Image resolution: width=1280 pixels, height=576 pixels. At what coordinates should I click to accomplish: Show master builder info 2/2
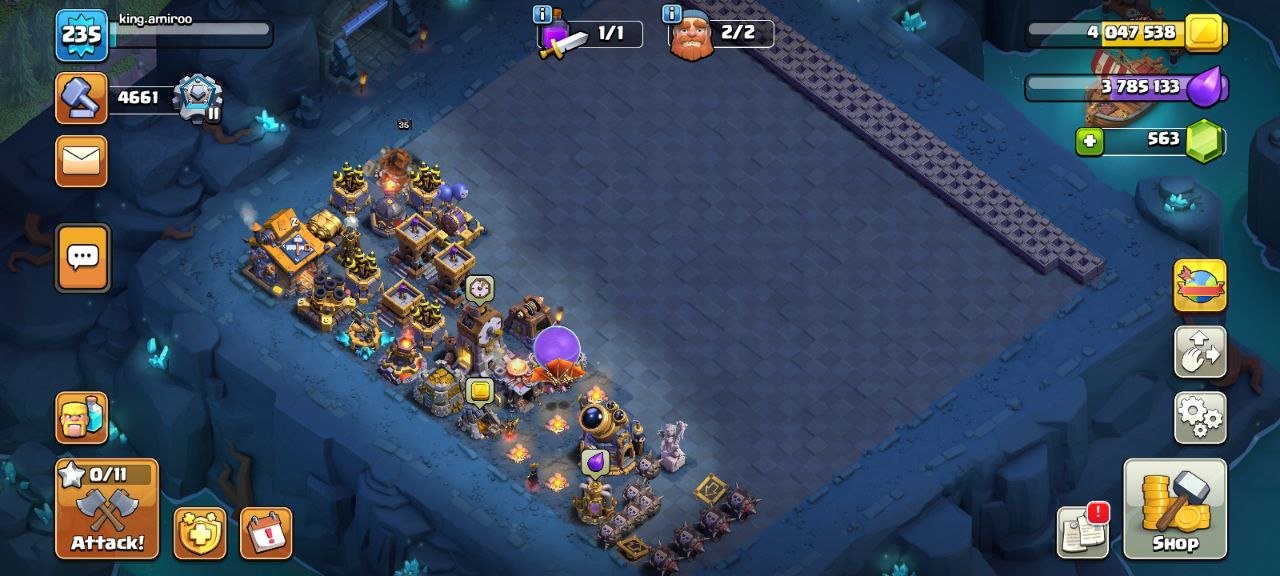click(x=672, y=14)
